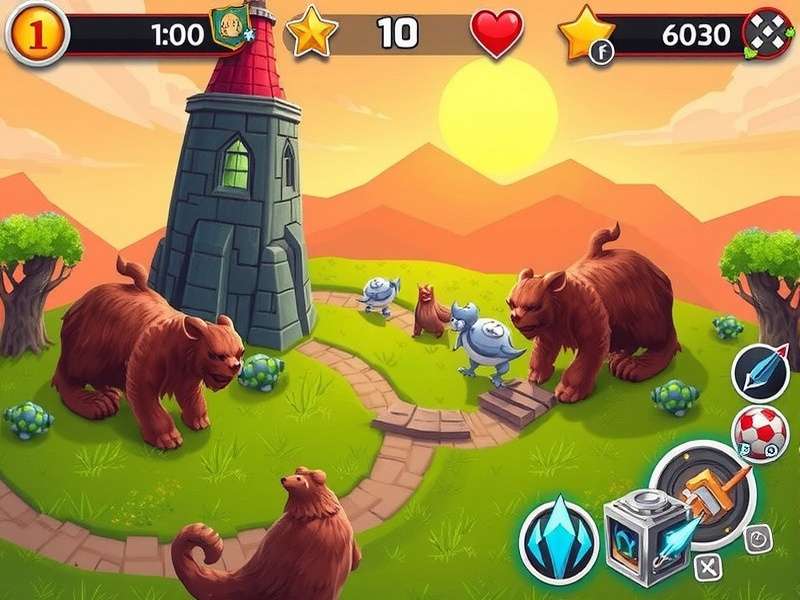Image resolution: width=800 pixels, height=600 pixels.
Task: Open the crossed-swords button beside 6030
Action: (768, 37)
